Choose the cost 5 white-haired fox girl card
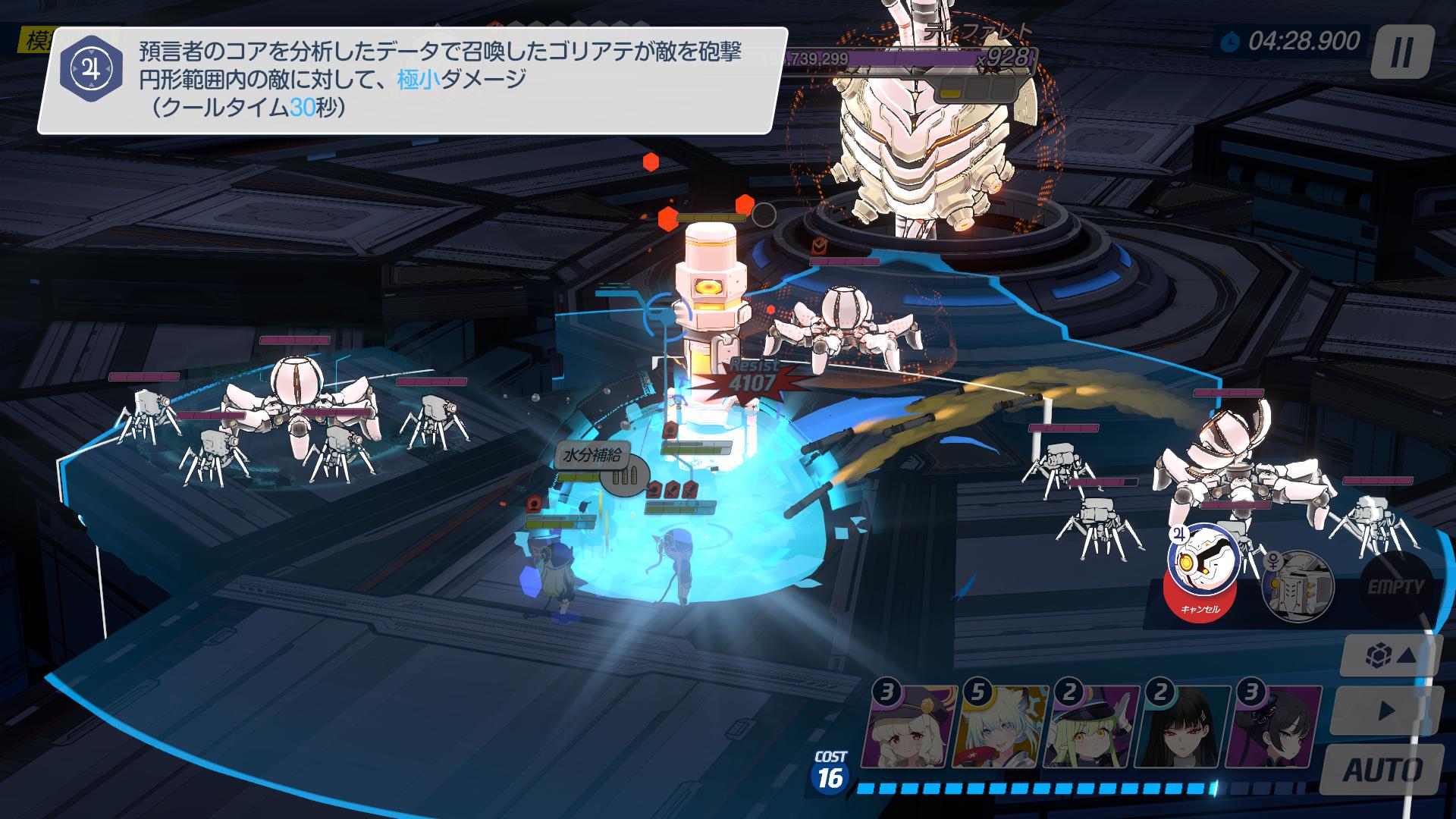 click(999, 728)
